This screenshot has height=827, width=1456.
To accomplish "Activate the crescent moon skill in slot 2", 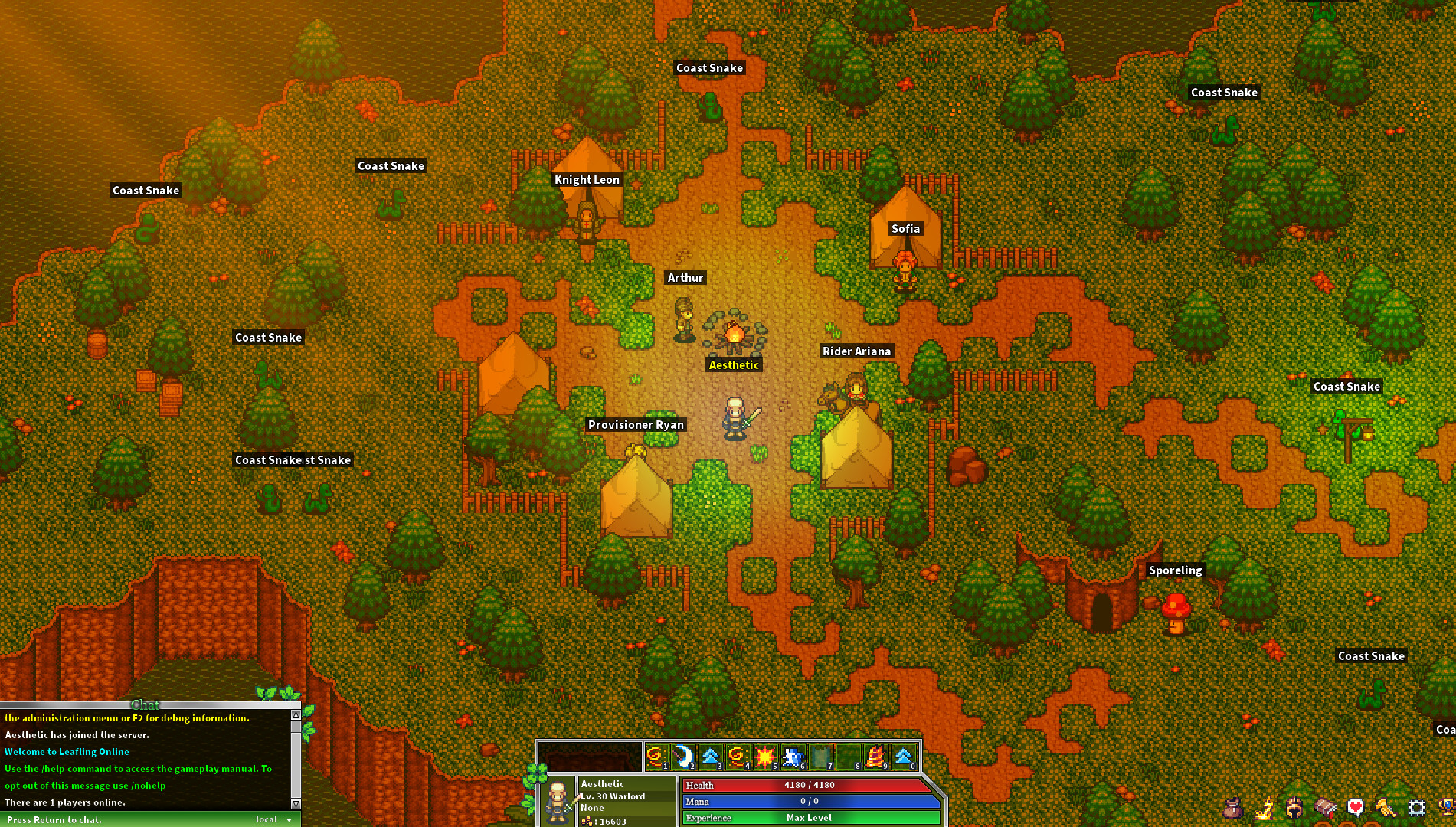I will [684, 757].
